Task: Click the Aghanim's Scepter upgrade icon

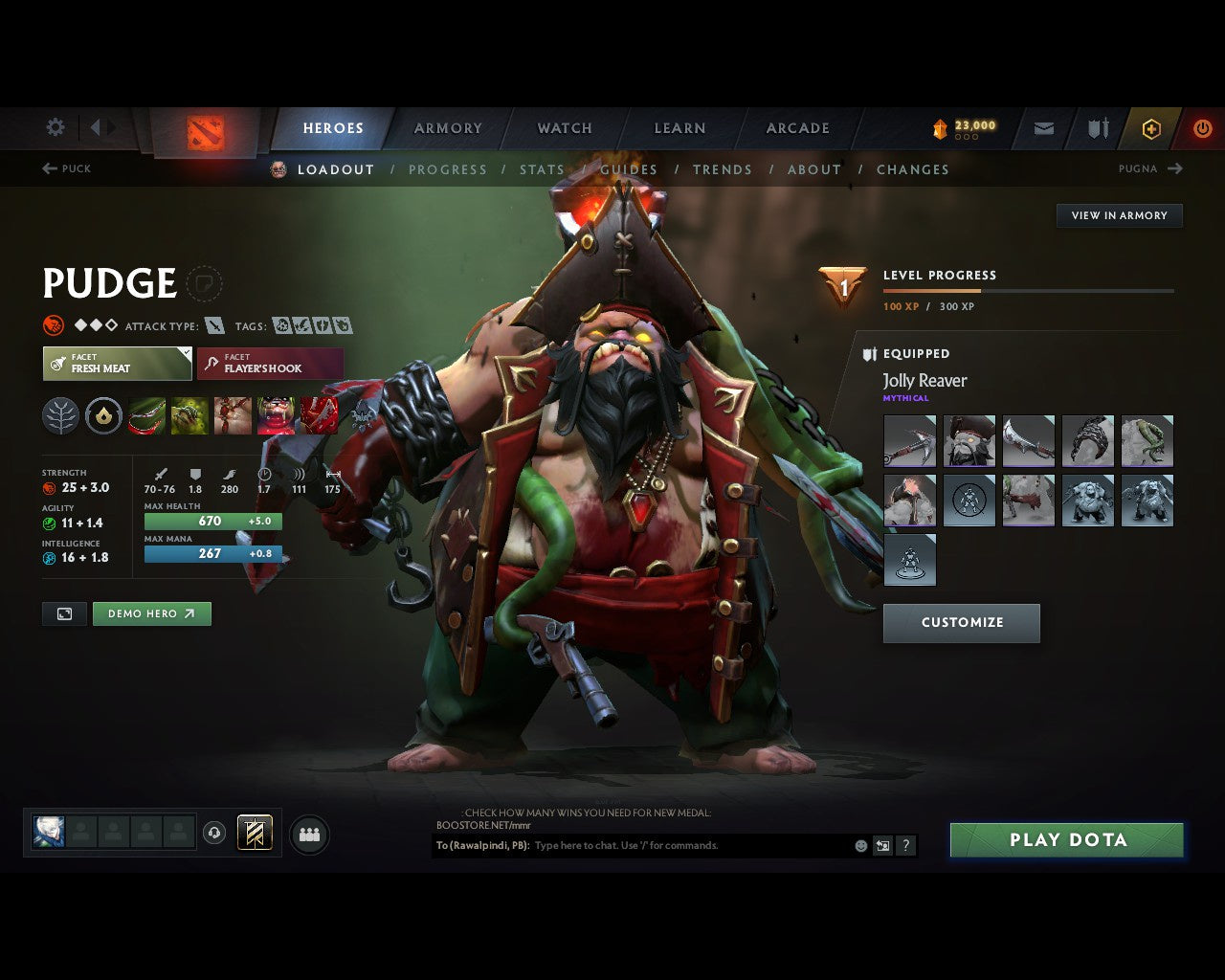Action: pos(103,414)
